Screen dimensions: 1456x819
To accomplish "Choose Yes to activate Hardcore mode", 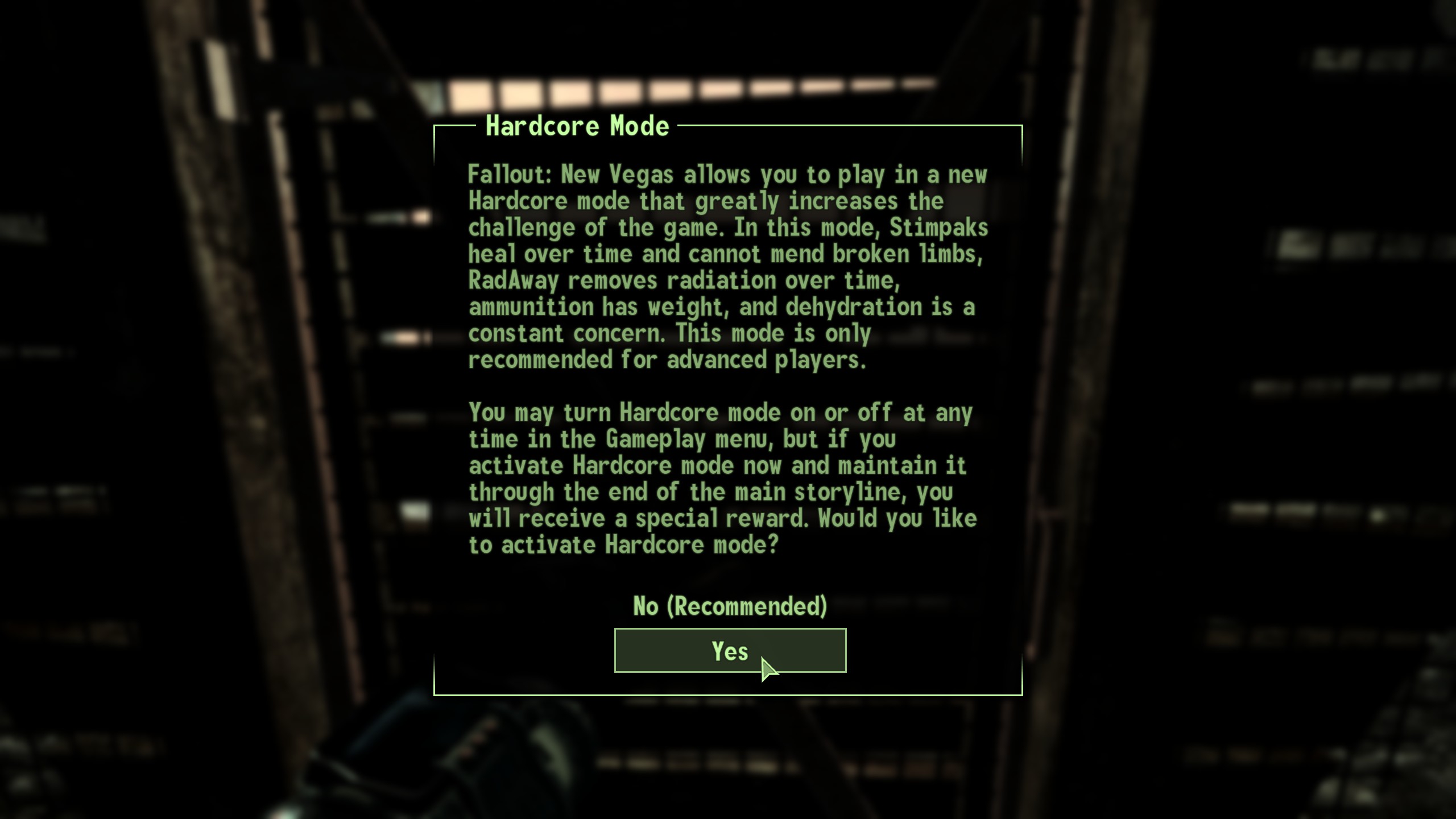I will point(730,651).
